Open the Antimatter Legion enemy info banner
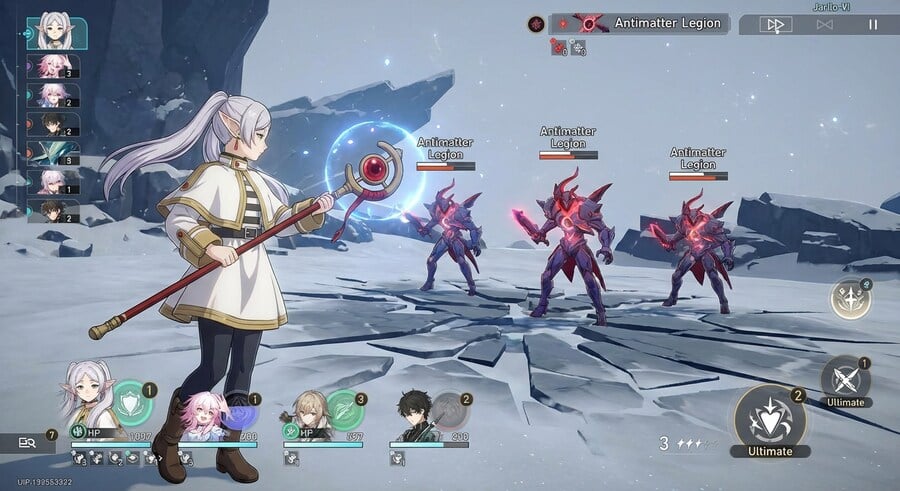Image resolution: width=900 pixels, height=491 pixels. point(650,23)
